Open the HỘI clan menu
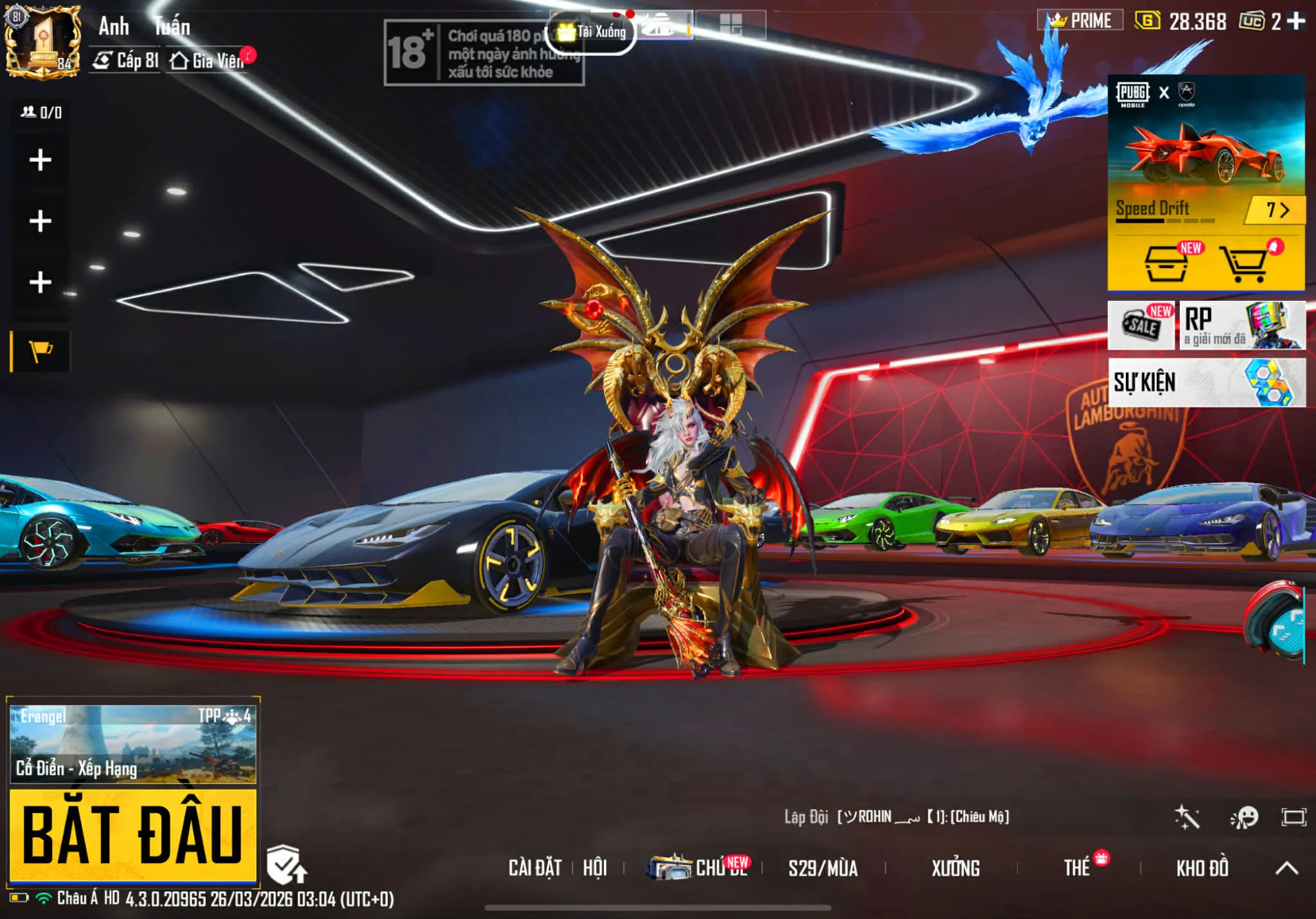The image size is (1316, 919). [x=595, y=868]
